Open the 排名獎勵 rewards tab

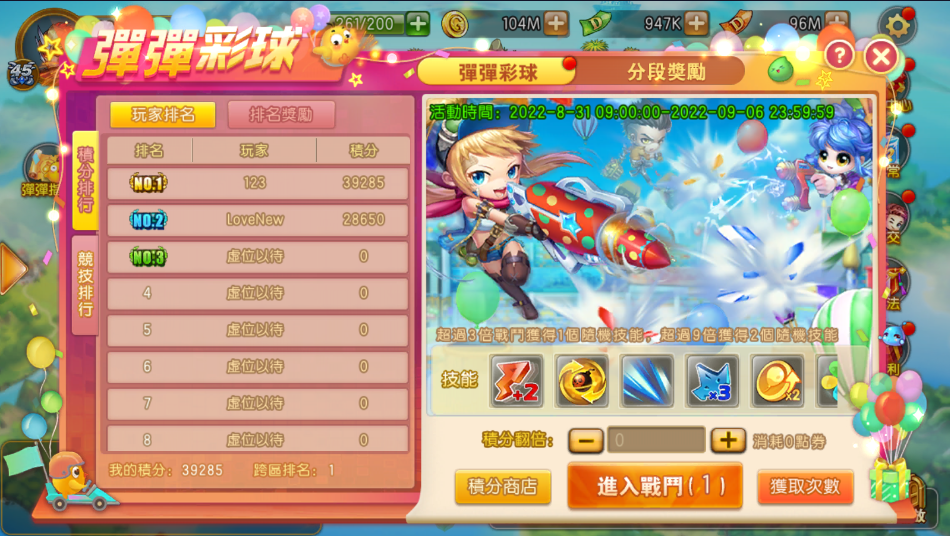click(x=281, y=114)
